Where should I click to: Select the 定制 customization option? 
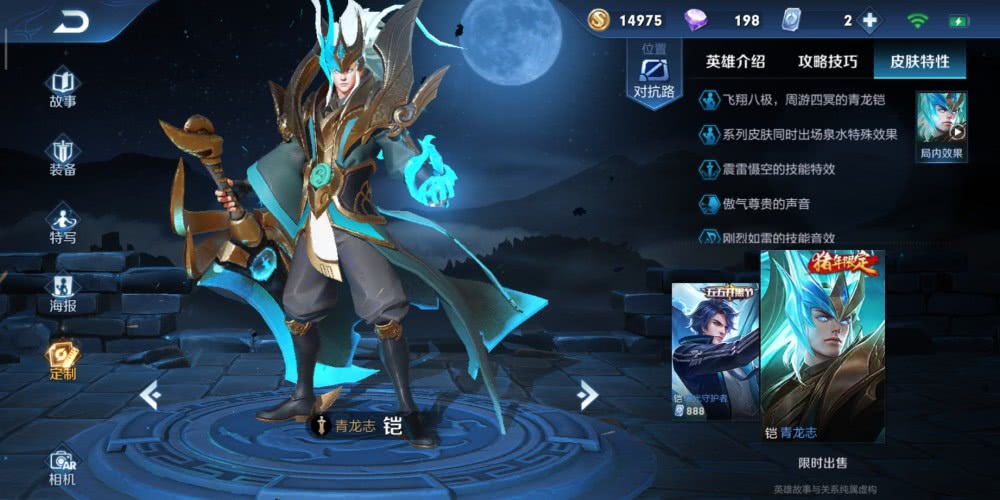point(63,361)
